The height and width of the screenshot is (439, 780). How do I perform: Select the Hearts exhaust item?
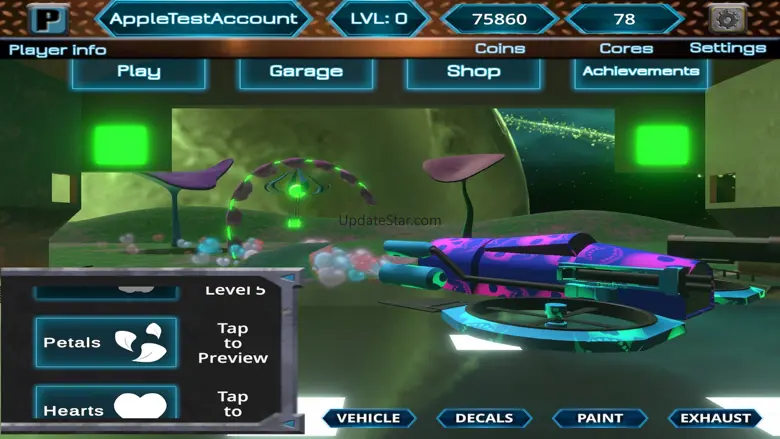pos(106,404)
